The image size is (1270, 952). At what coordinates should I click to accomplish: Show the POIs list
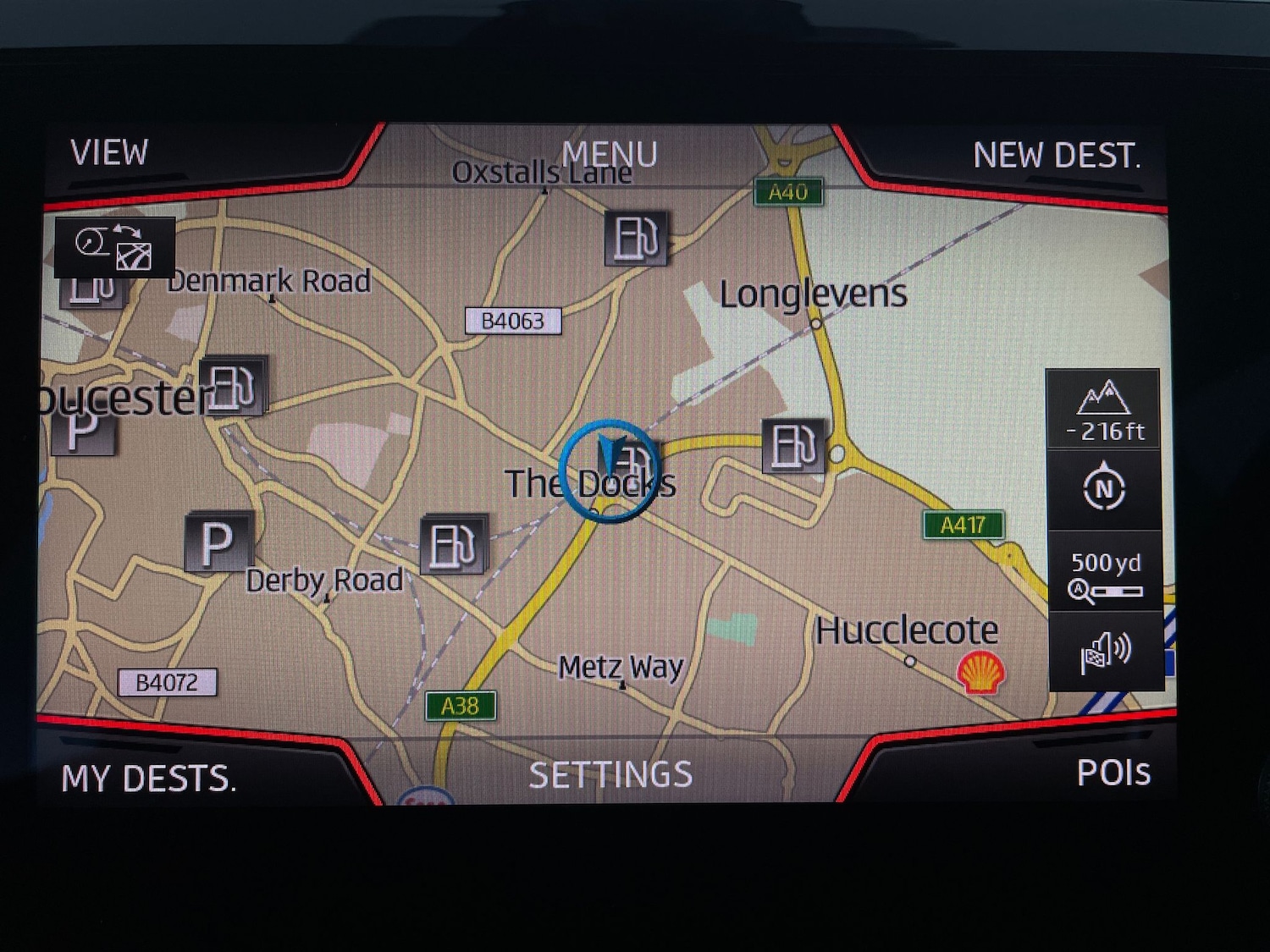(1113, 772)
